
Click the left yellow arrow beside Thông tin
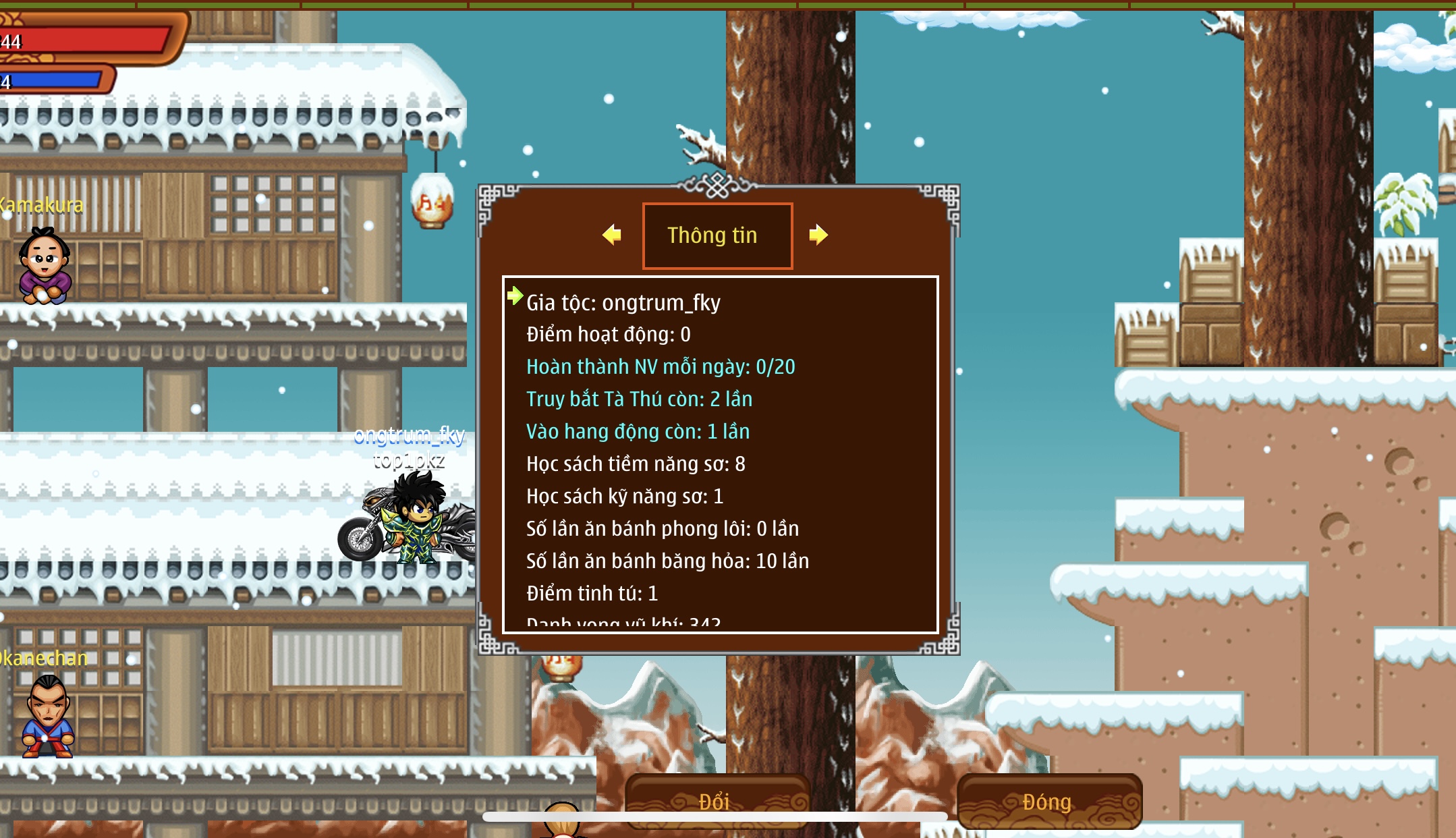(612, 235)
